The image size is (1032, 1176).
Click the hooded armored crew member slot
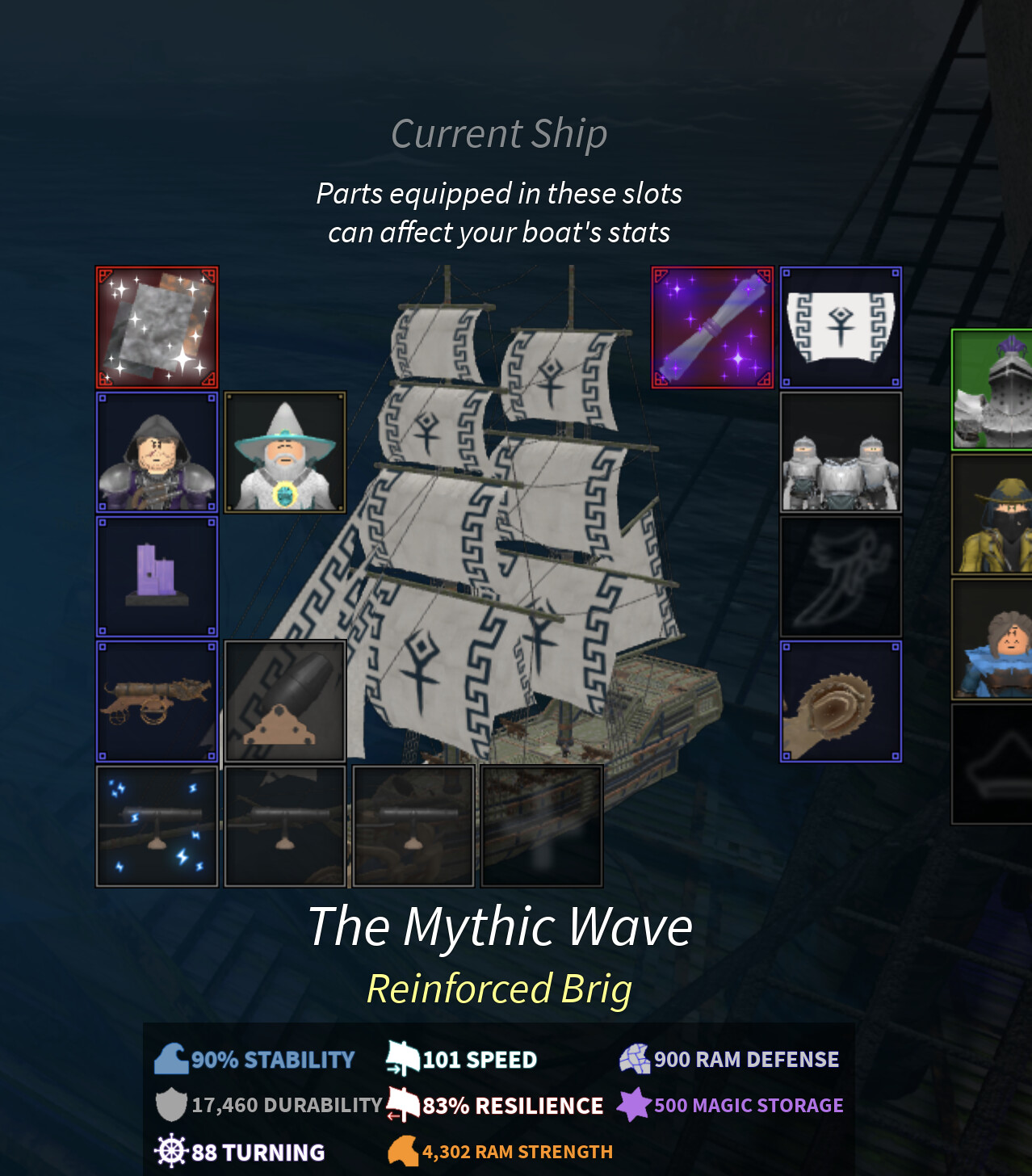(x=157, y=452)
